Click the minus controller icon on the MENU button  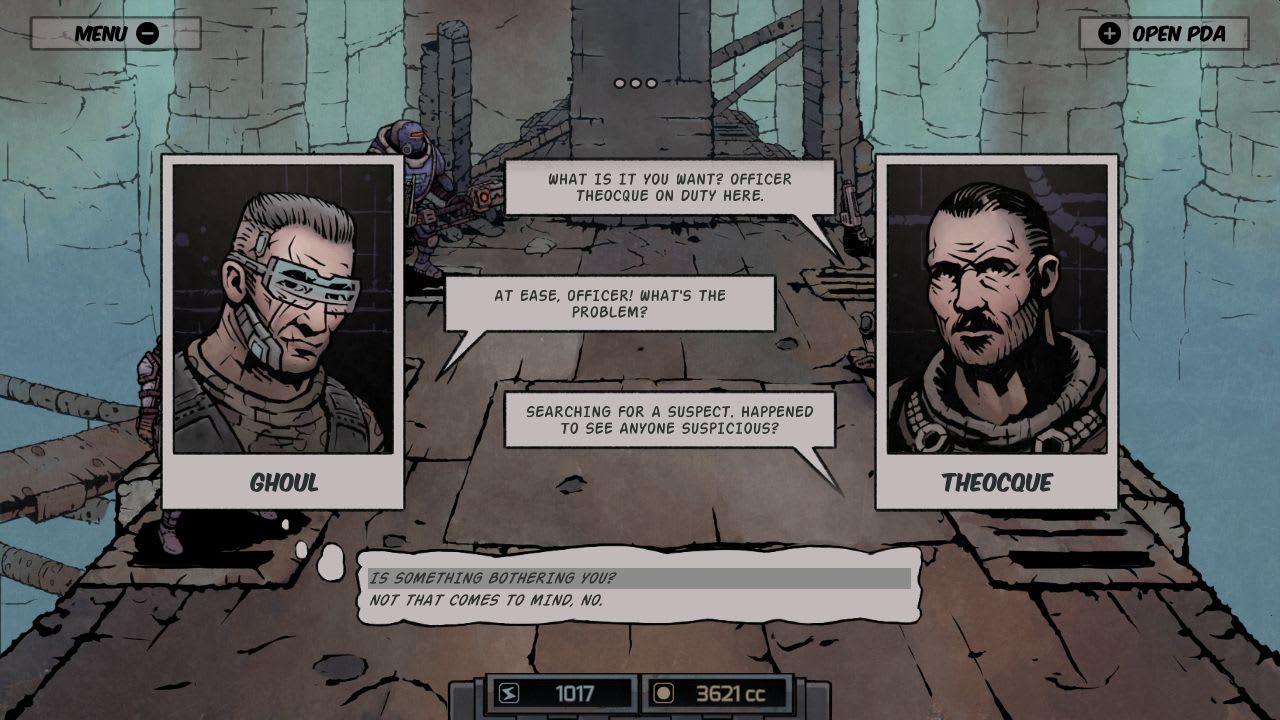[x=147, y=33]
